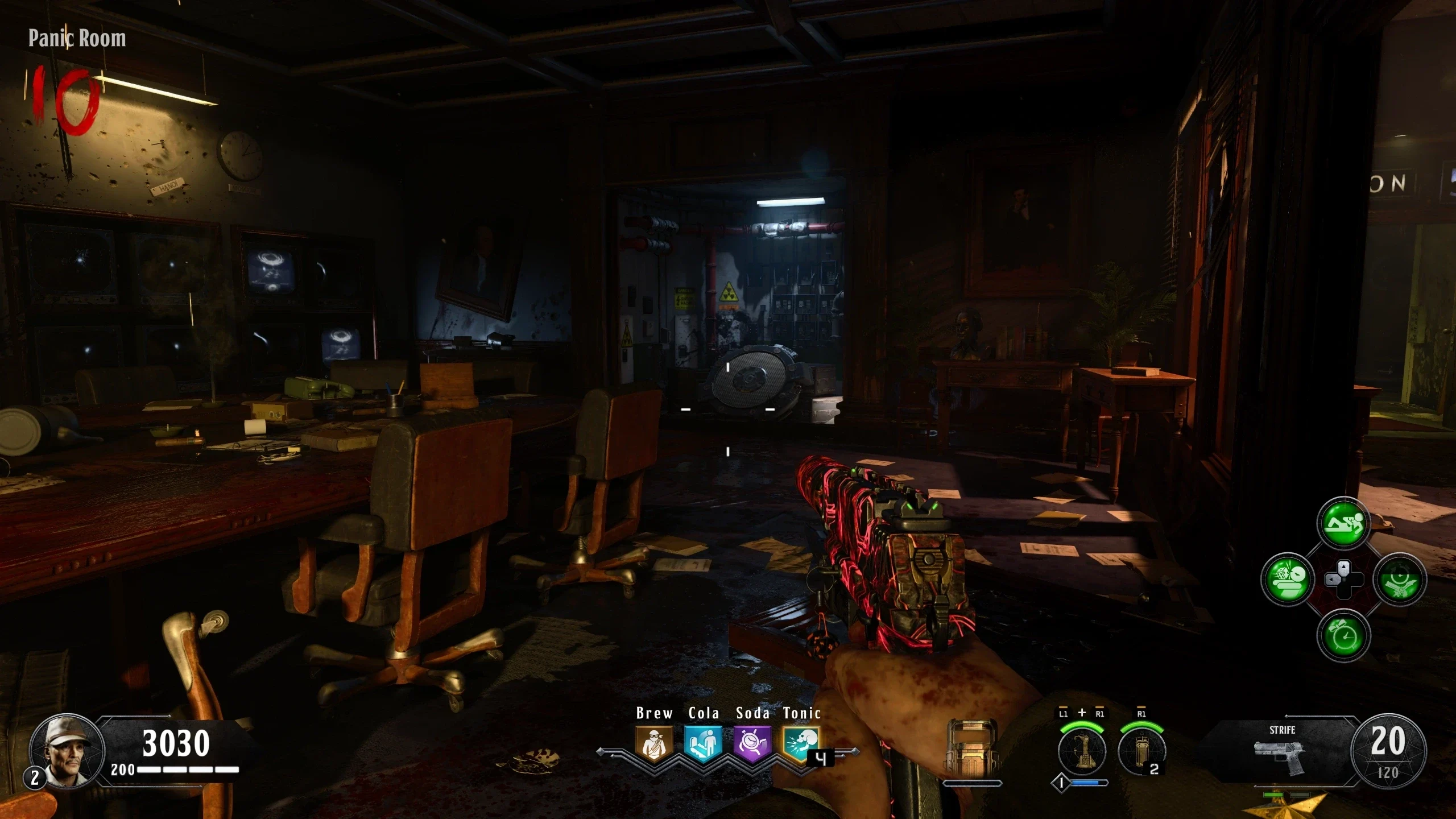Activate the top elixir with the downed-player icon
This screenshot has height=819, width=1456.
(1343, 523)
